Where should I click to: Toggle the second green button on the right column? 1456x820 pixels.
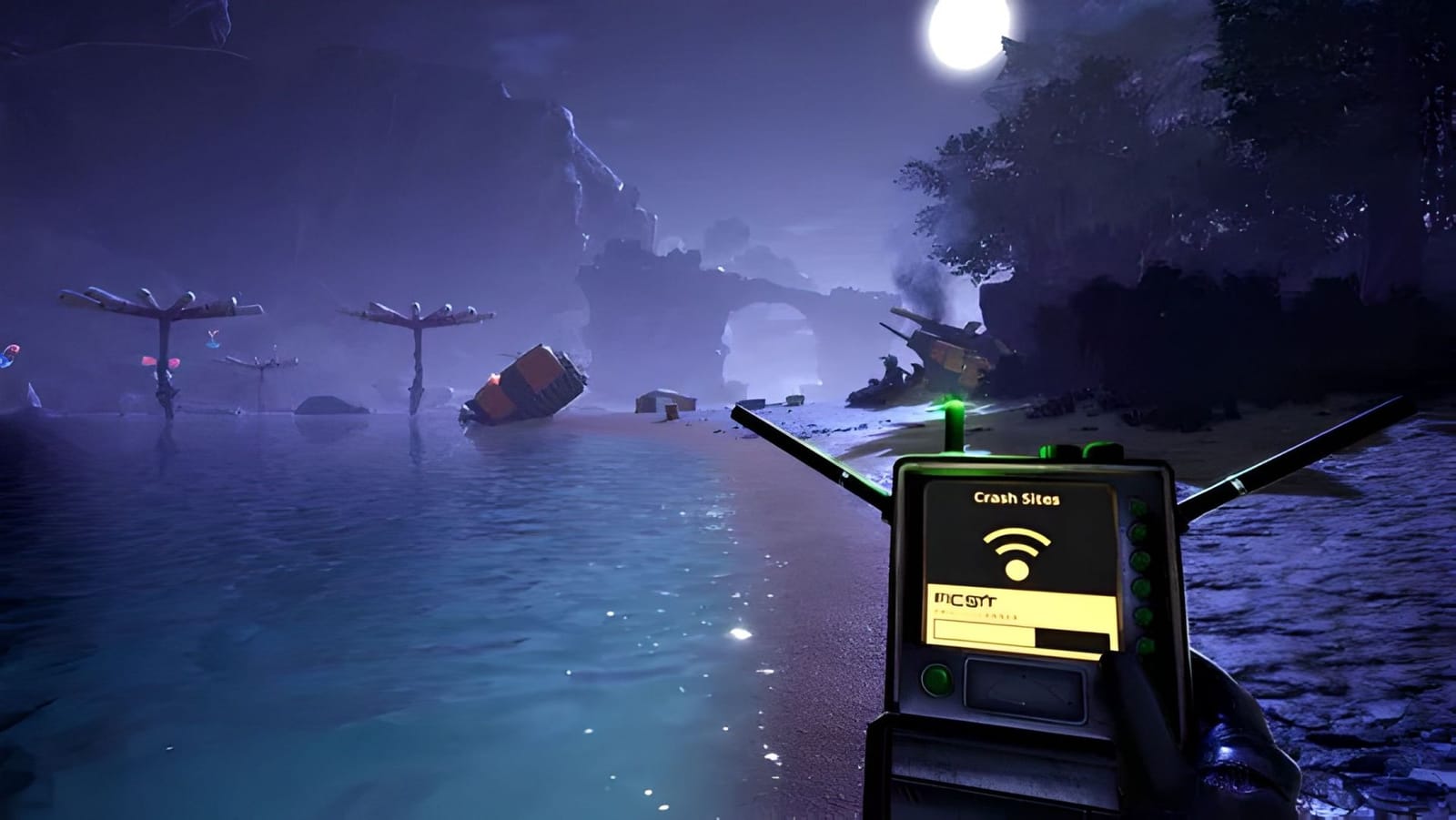point(1138,530)
